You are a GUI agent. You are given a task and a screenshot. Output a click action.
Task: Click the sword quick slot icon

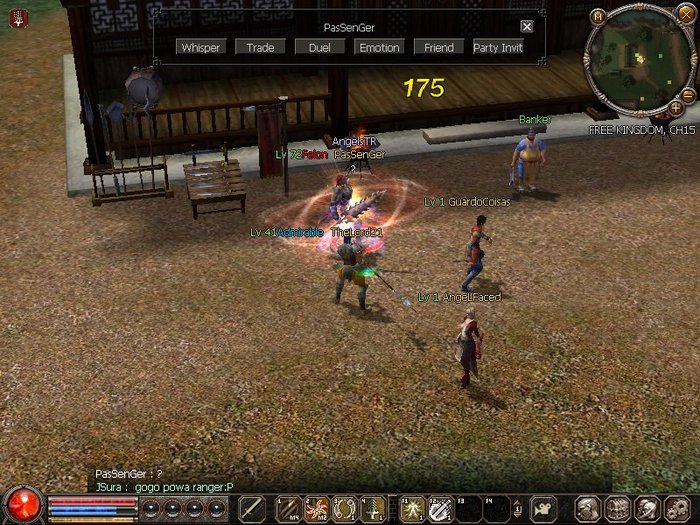(x=252, y=508)
